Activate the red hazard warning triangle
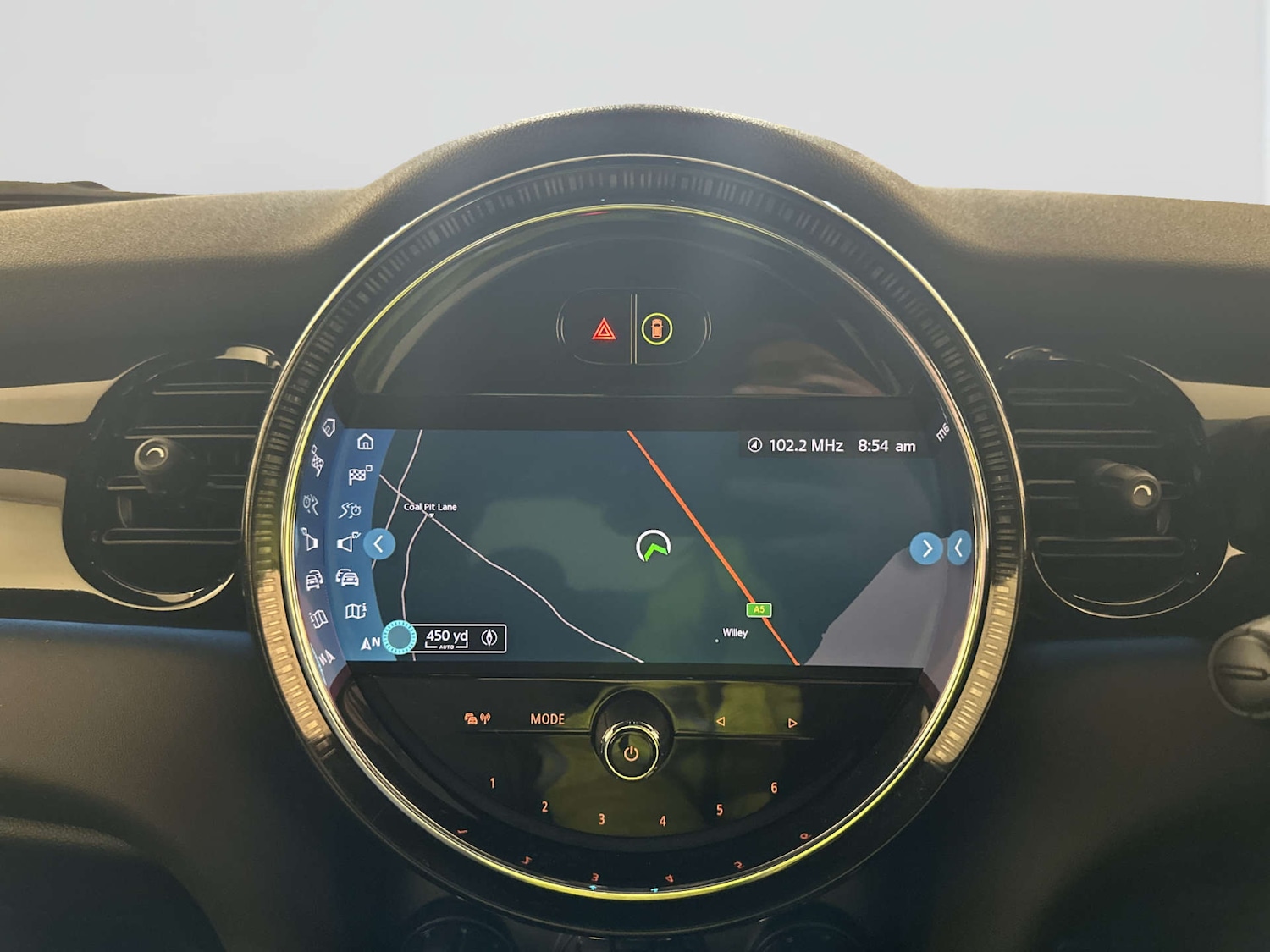This screenshot has width=1270, height=952. pyautogui.click(x=604, y=329)
